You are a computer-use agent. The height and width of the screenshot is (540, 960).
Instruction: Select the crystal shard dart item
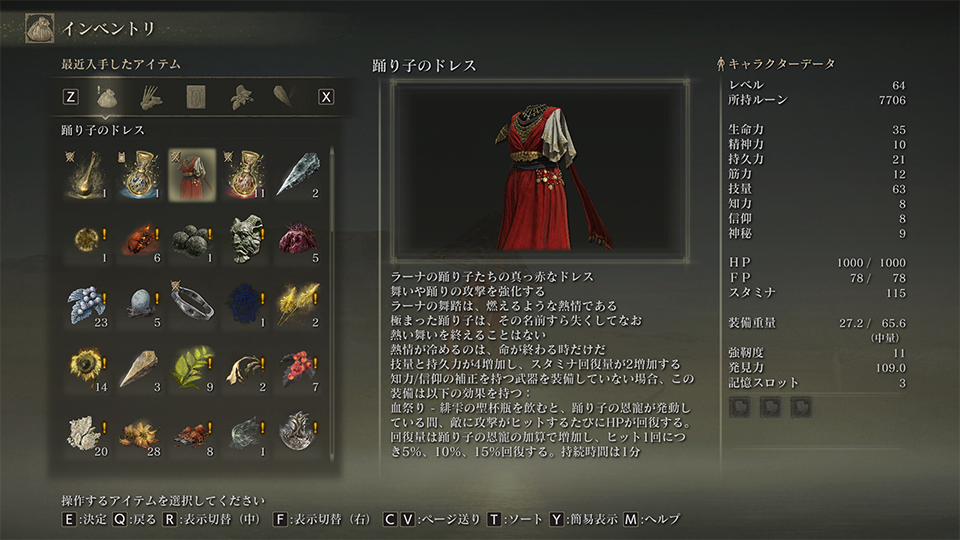(298, 174)
